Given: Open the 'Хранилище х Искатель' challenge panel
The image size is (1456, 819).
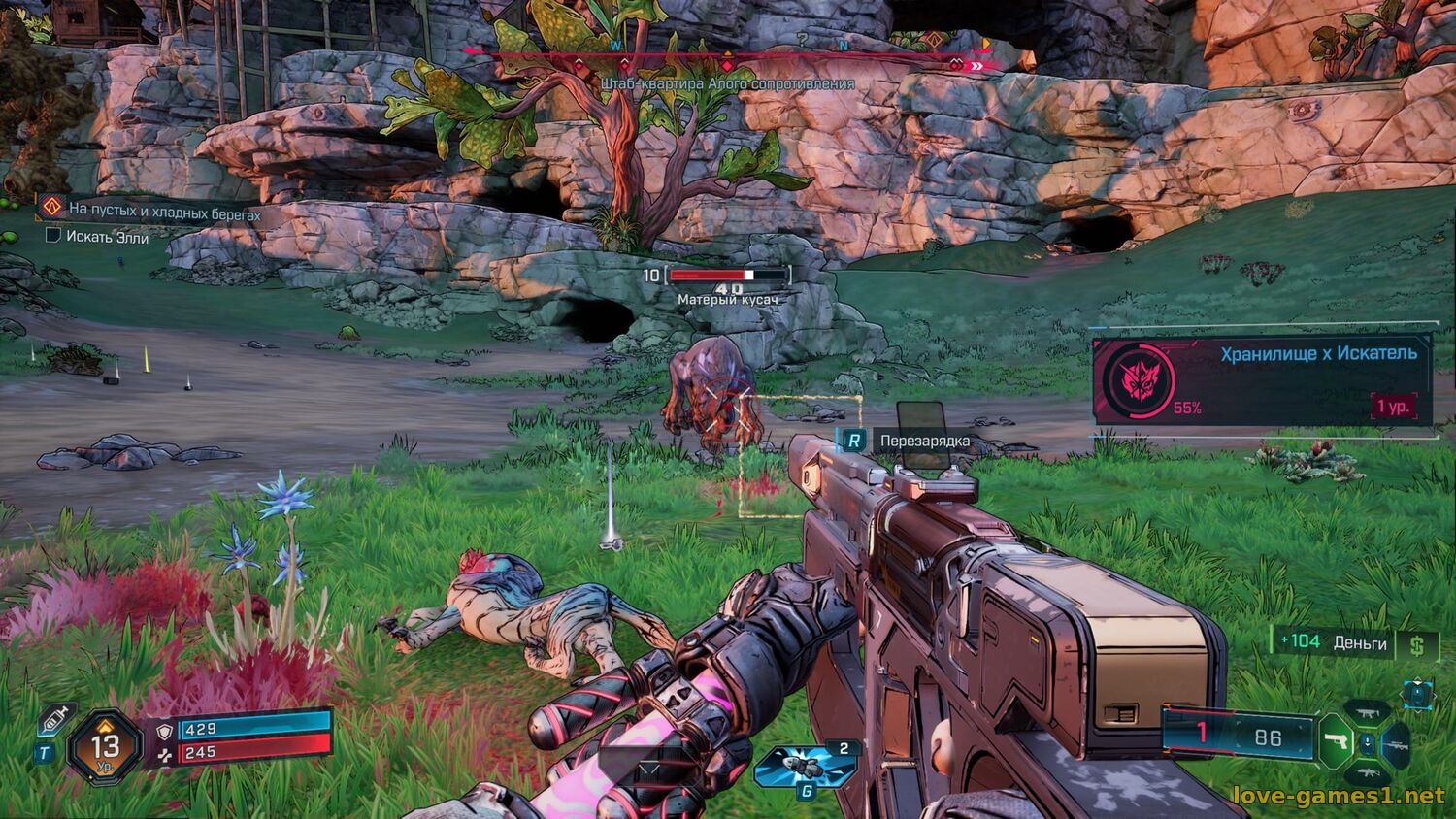Looking at the screenshot, I should click(x=1262, y=378).
